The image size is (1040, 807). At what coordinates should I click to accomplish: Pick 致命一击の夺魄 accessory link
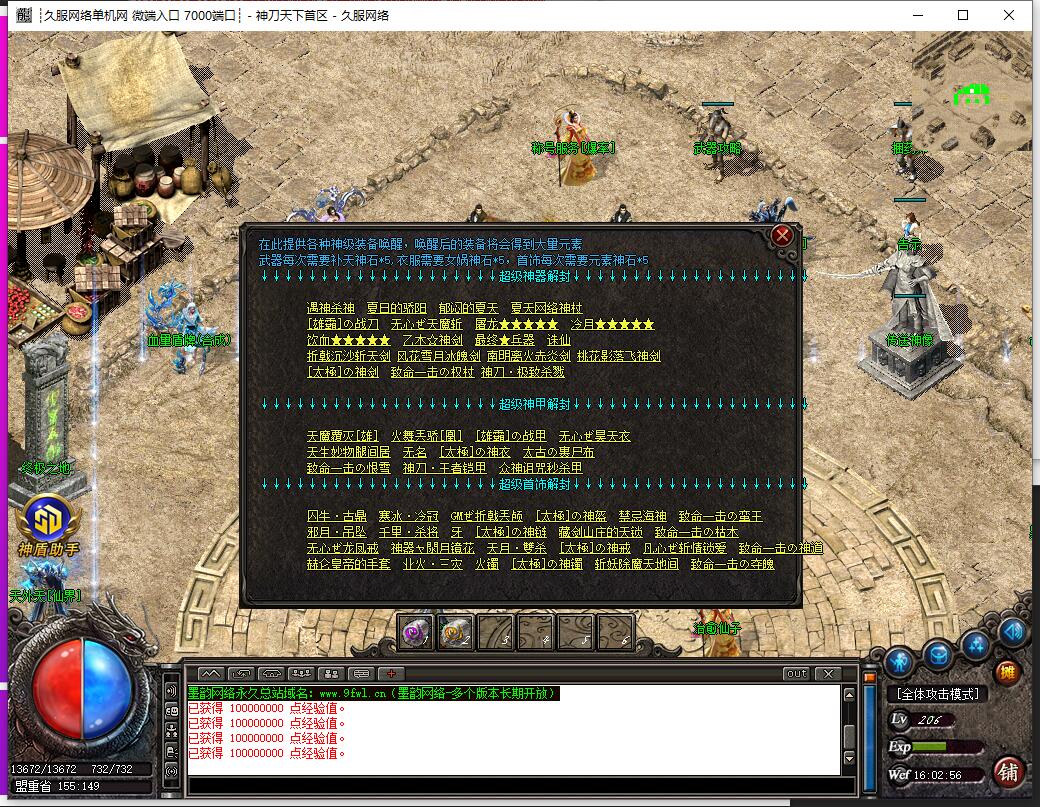coord(732,564)
